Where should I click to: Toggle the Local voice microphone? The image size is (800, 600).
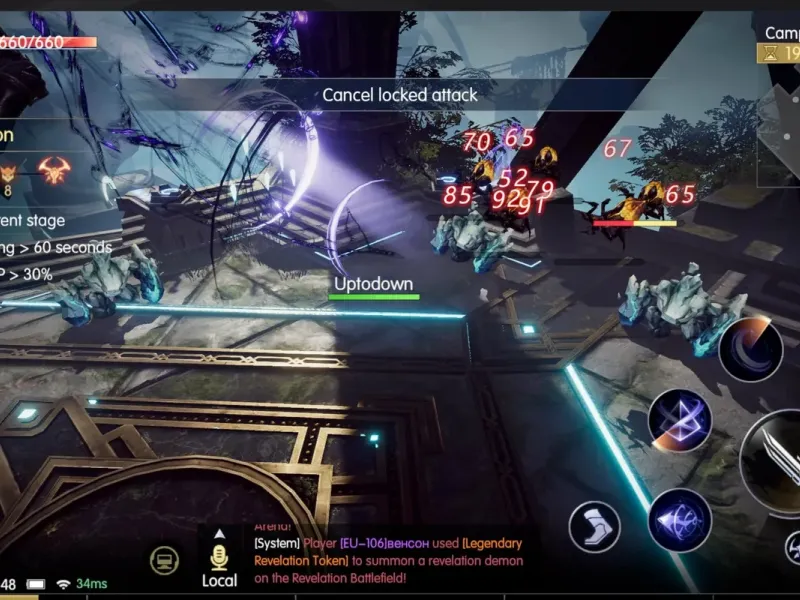[219, 558]
